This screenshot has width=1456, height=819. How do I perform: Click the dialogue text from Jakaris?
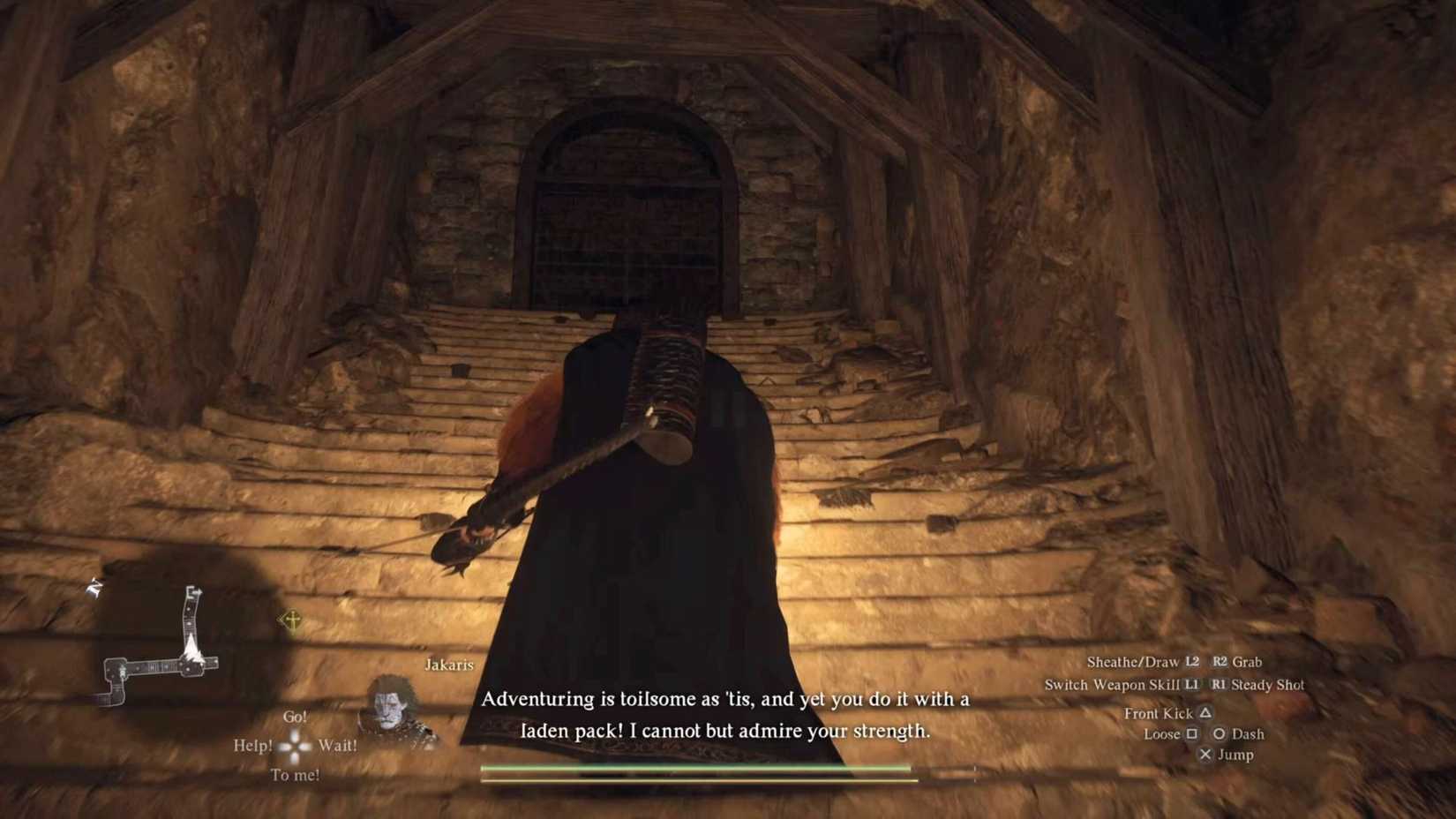(725, 715)
